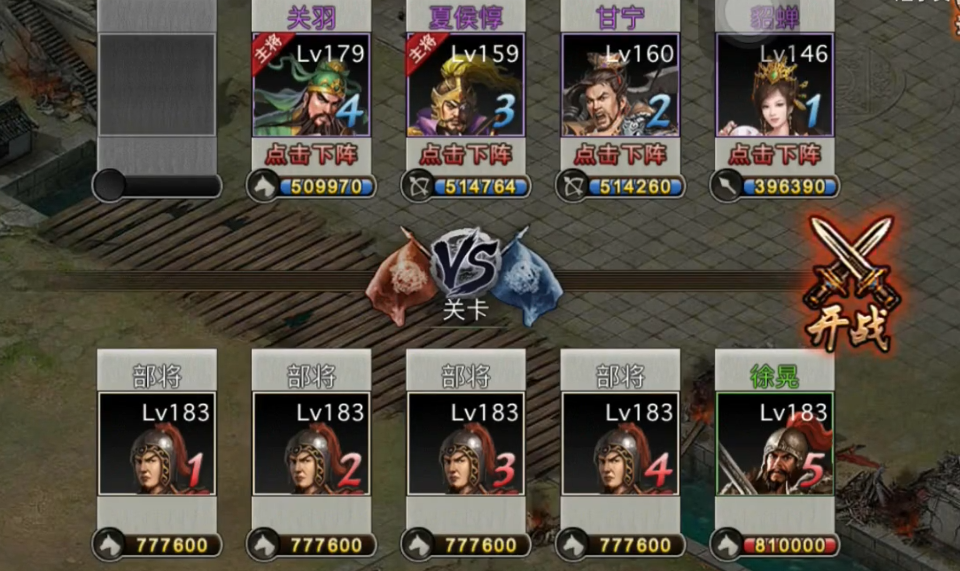Image resolution: width=960 pixels, height=571 pixels.
Task: Remove 貂蝉 from the formation
Action: tap(775, 155)
